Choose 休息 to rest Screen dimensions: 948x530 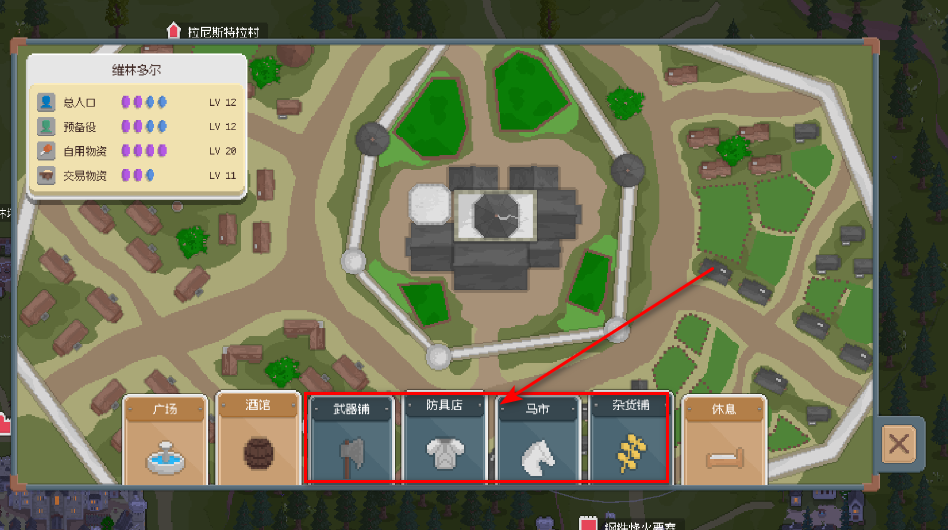tap(724, 440)
